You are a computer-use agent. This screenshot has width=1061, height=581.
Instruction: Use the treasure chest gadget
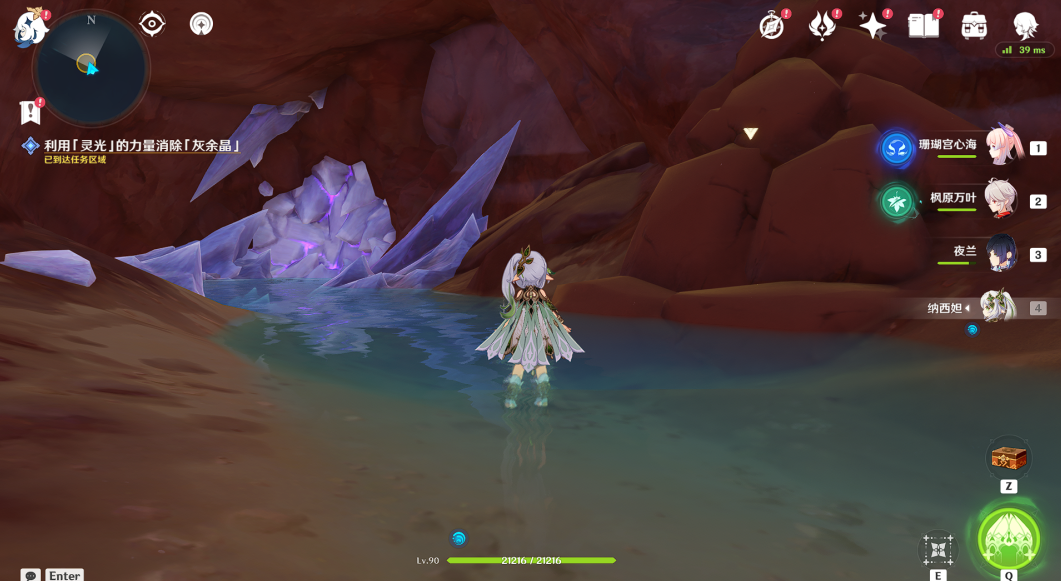(x=1008, y=458)
